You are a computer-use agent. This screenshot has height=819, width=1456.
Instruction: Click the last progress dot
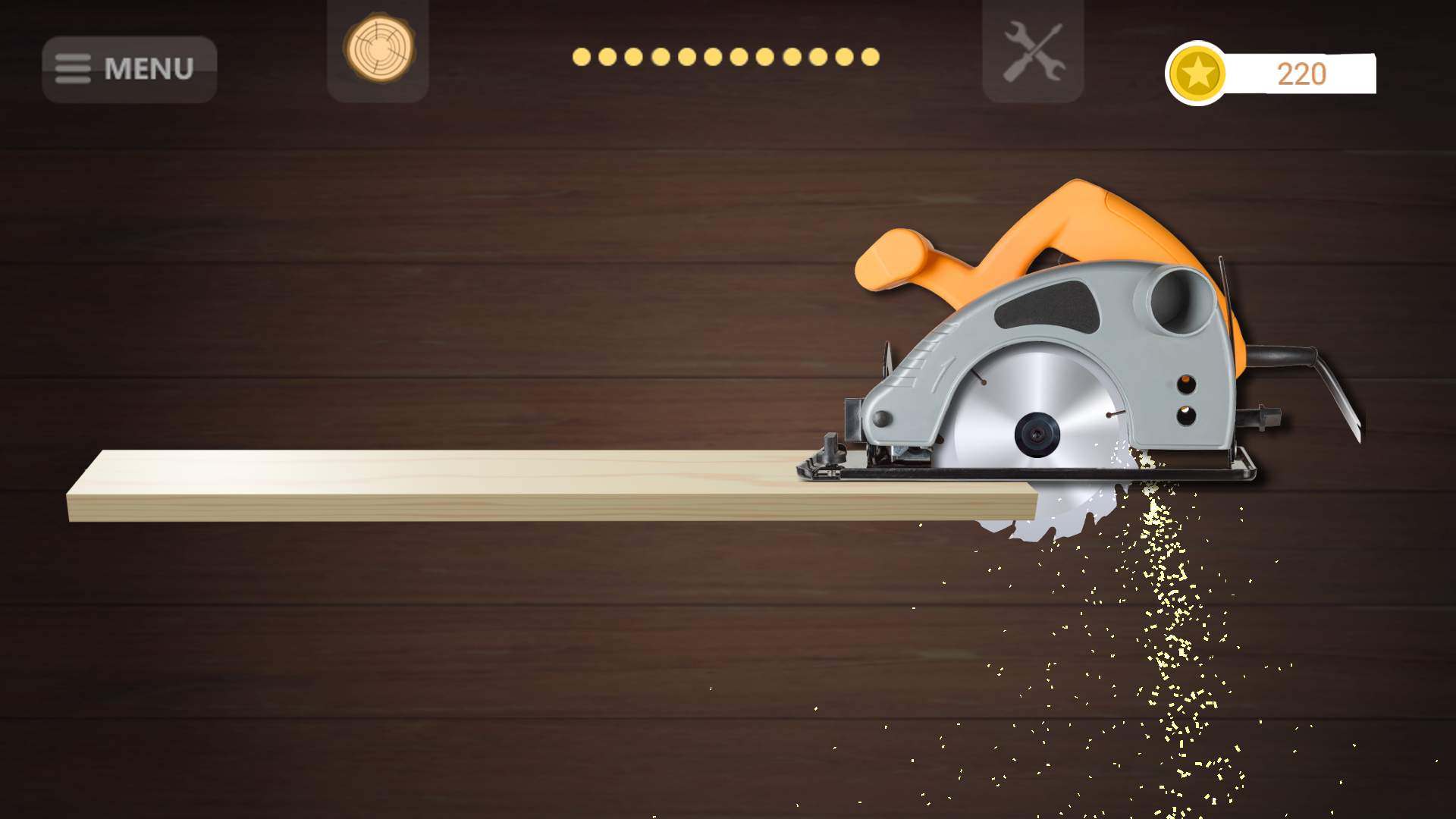869,55
